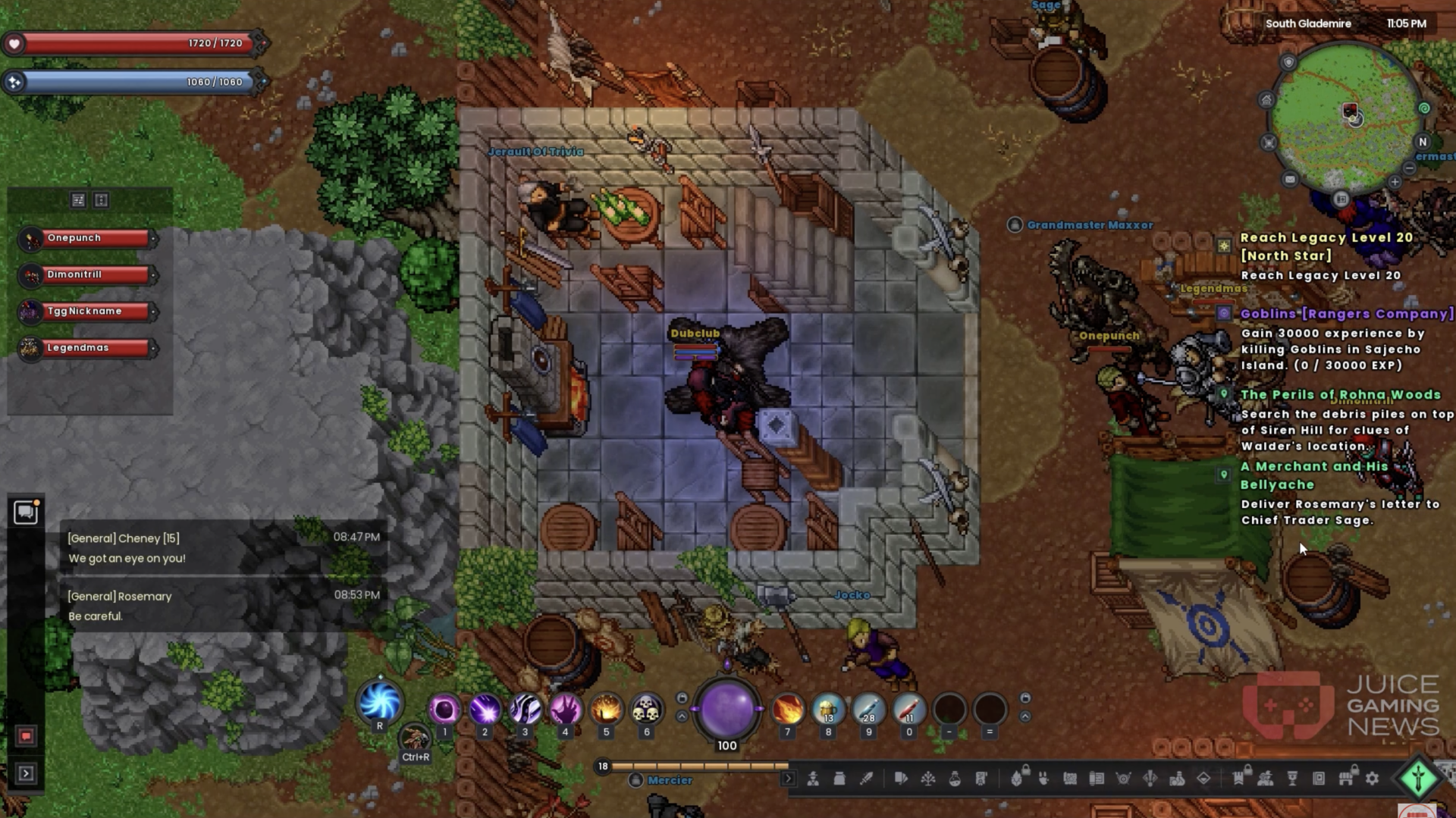
Task: Click the house icon beside the minimap
Action: (1266, 100)
